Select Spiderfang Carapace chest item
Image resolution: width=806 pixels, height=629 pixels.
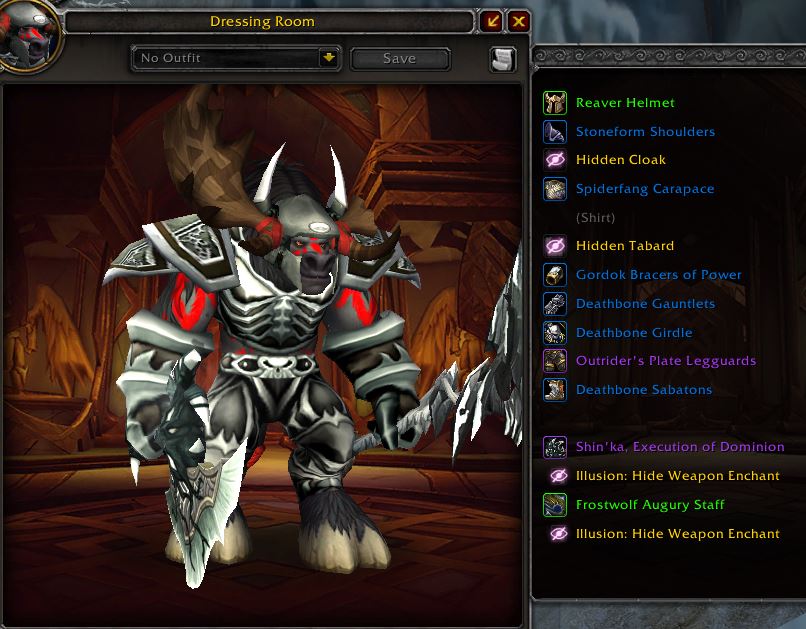pyautogui.click(x=644, y=189)
